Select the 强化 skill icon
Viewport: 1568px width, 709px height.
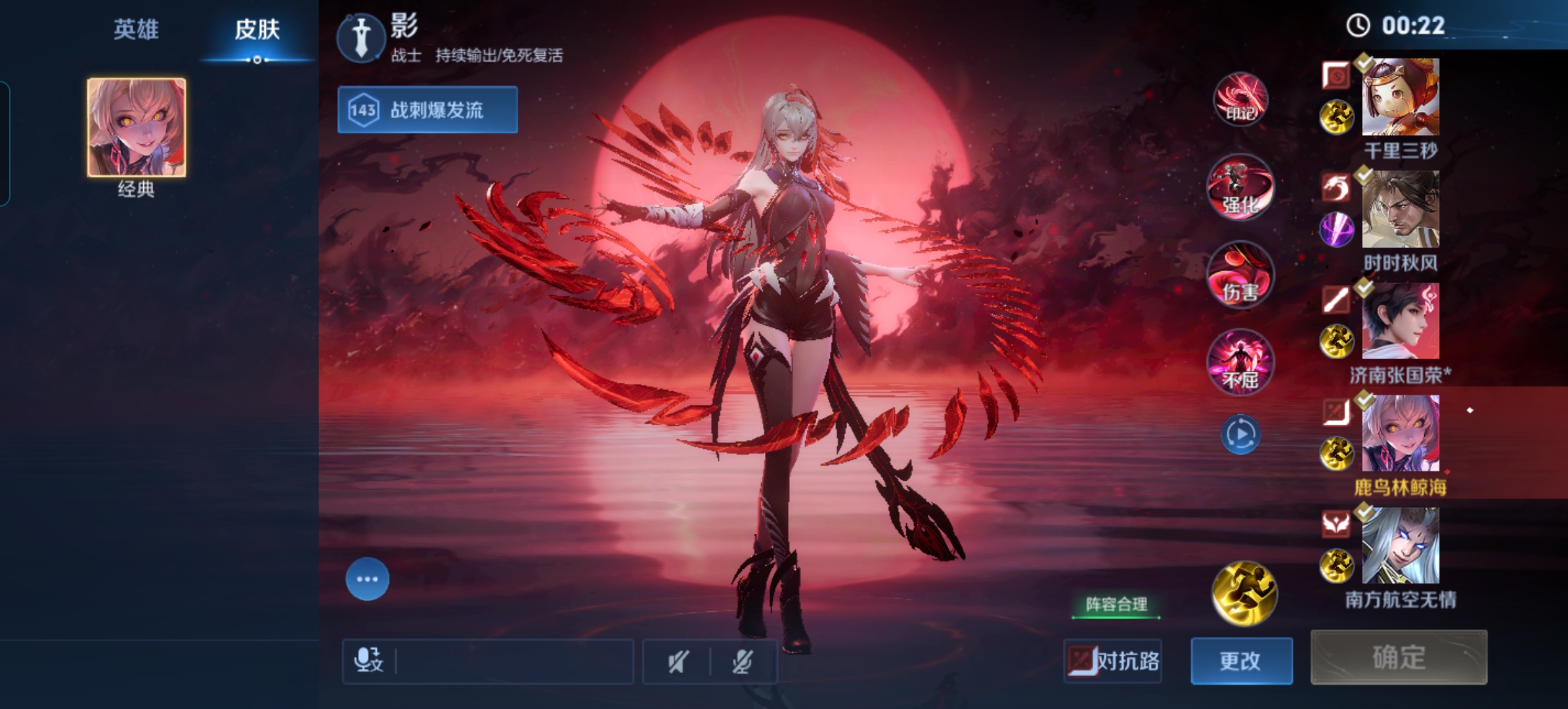(x=1240, y=188)
